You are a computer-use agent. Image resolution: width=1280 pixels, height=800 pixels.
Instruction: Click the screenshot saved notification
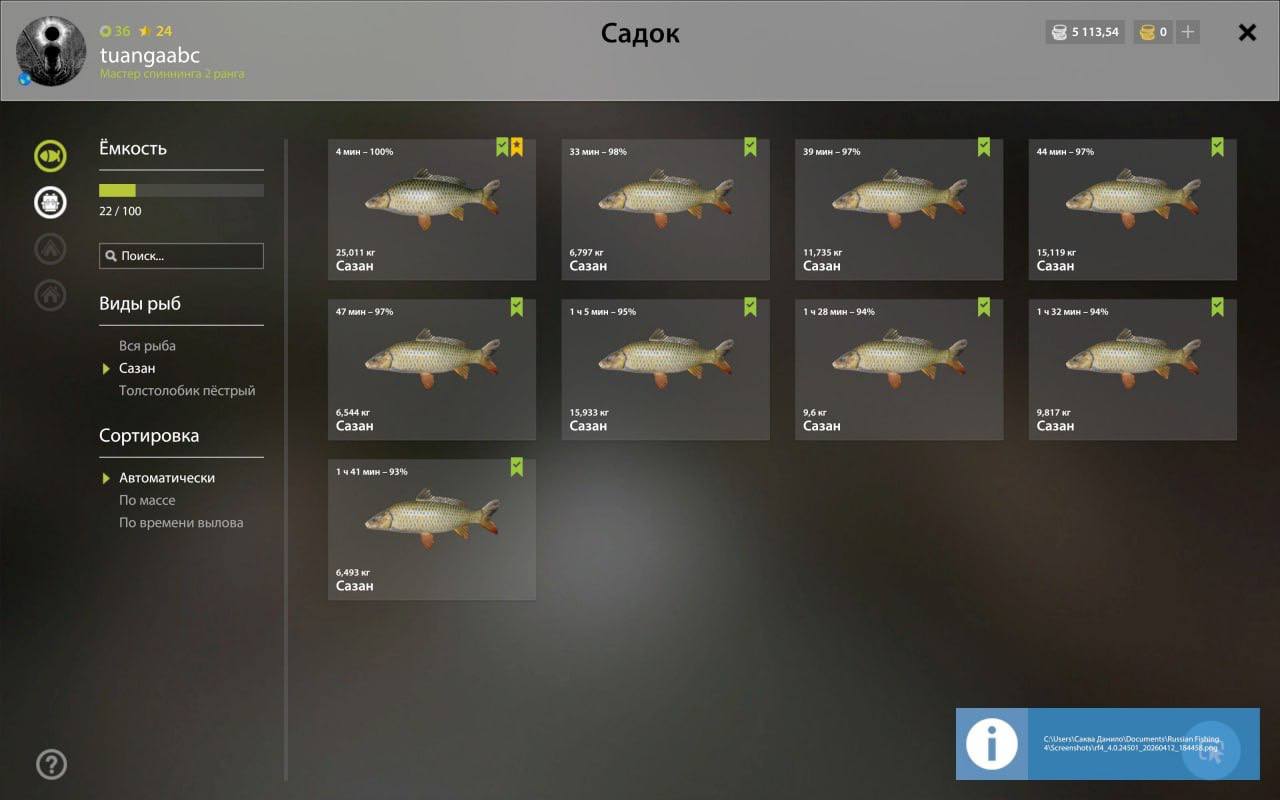[1107, 744]
